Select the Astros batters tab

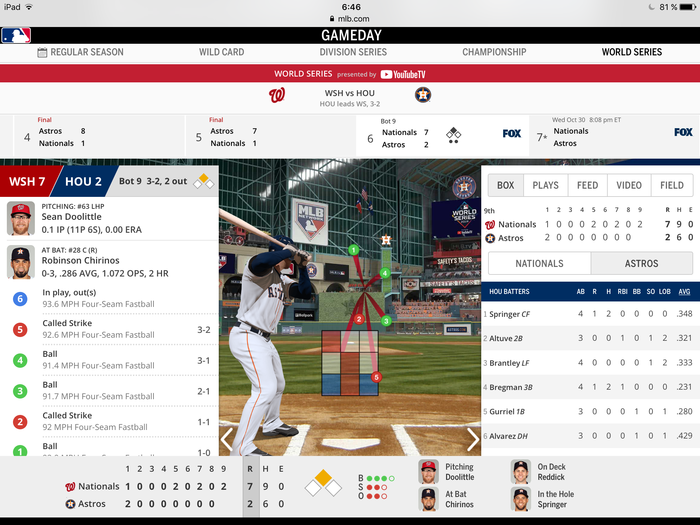pos(642,263)
